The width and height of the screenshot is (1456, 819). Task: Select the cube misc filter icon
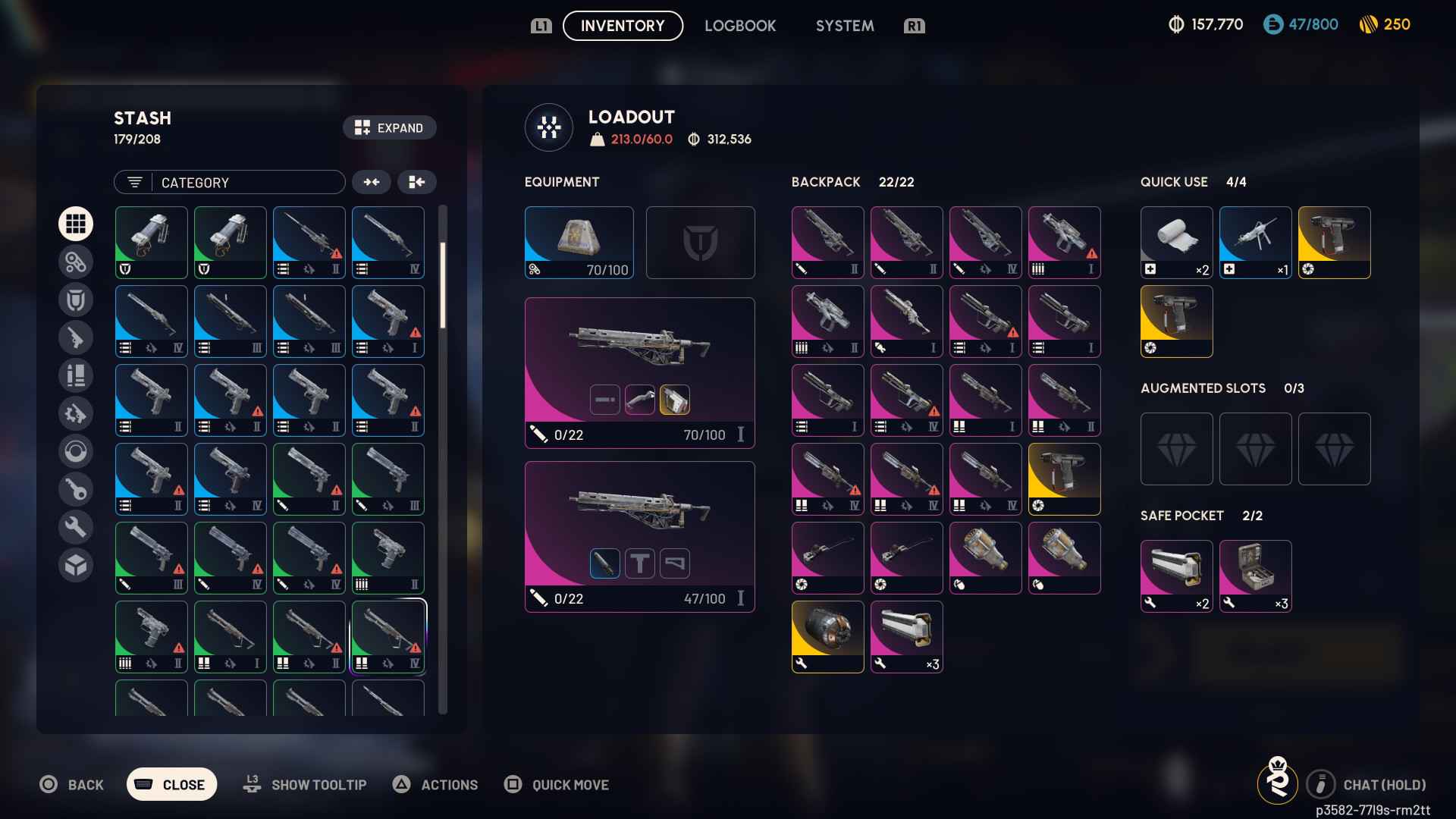pyautogui.click(x=76, y=564)
